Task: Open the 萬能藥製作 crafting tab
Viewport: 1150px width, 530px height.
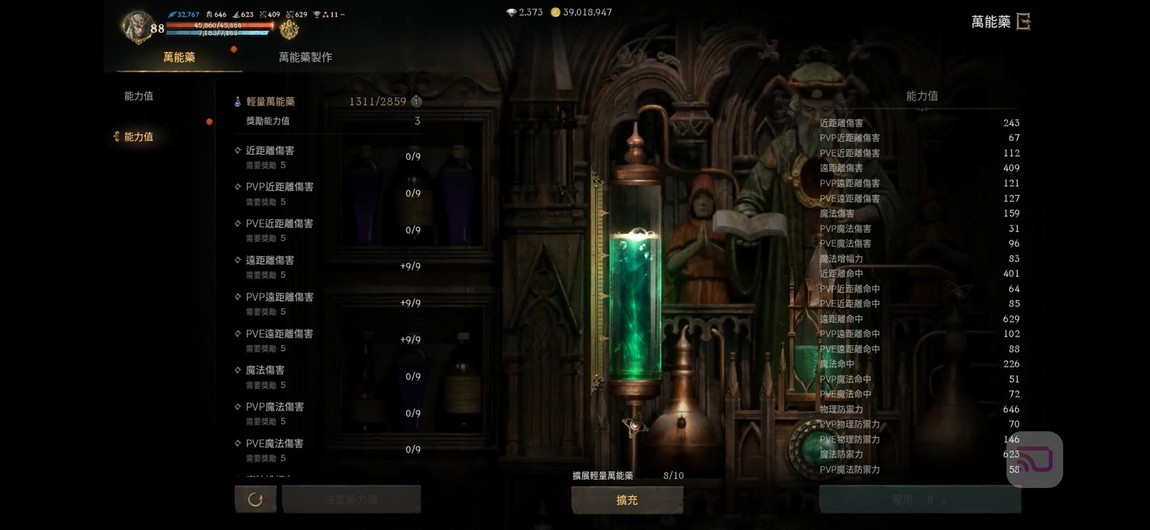Action: click(x=305, y=58)
